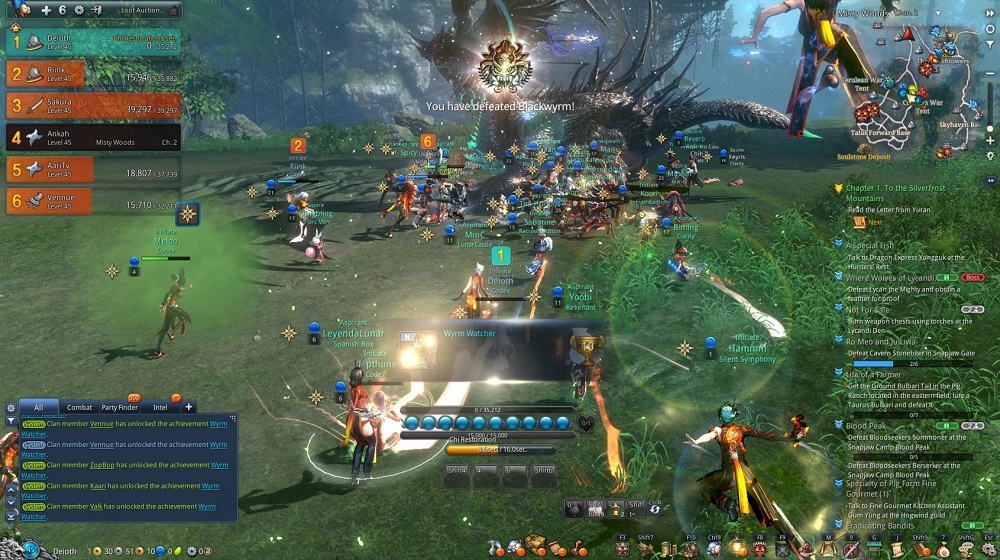
Task: Open chat settings gear button
Action: 11,408
